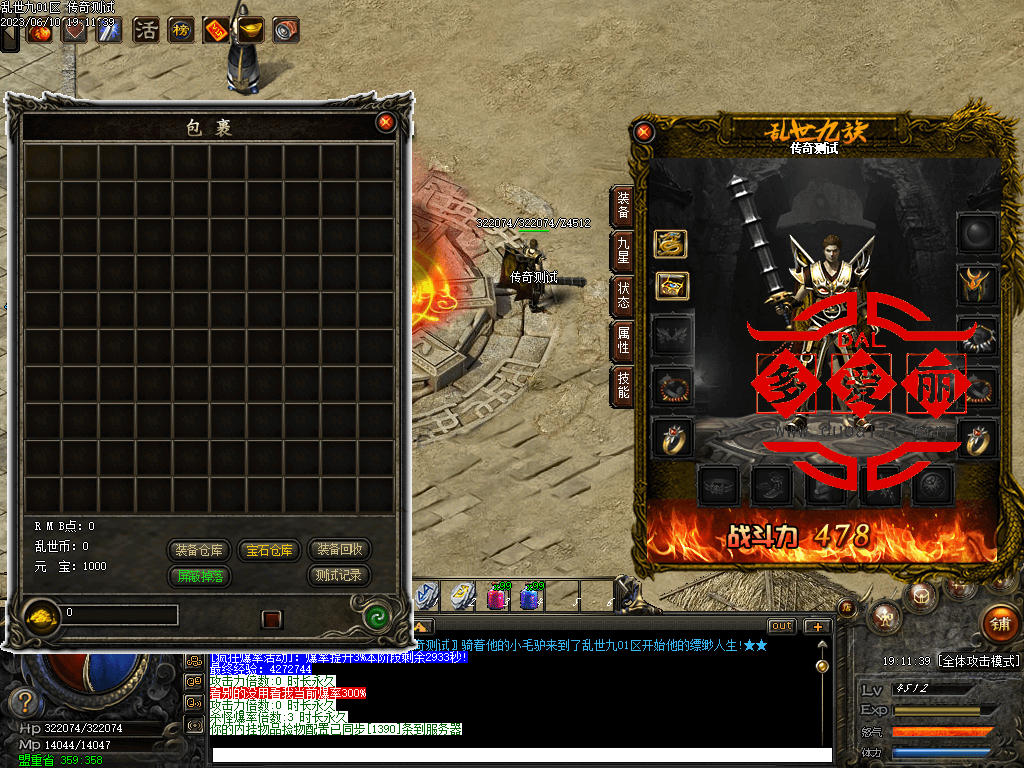Click the red envelope icon
The width and height of the screenshot is (1024, 768).
[215, 30]
